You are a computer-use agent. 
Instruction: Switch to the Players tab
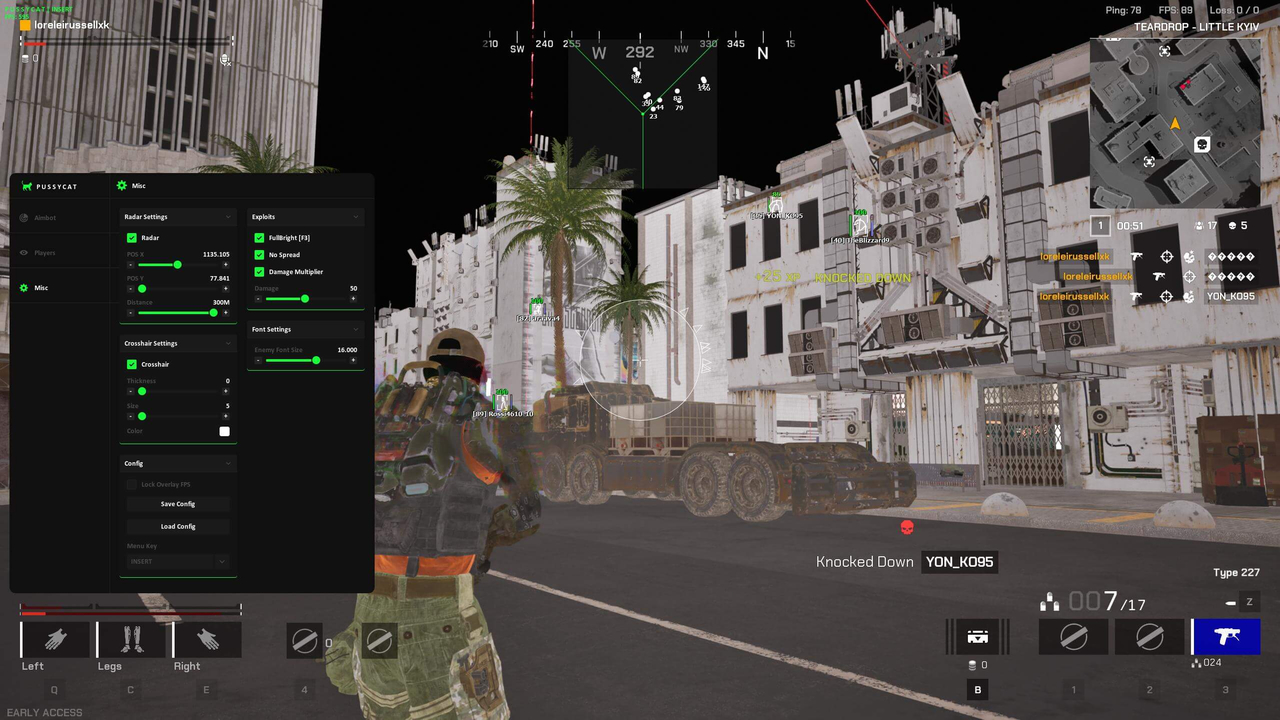click(44, 252)
